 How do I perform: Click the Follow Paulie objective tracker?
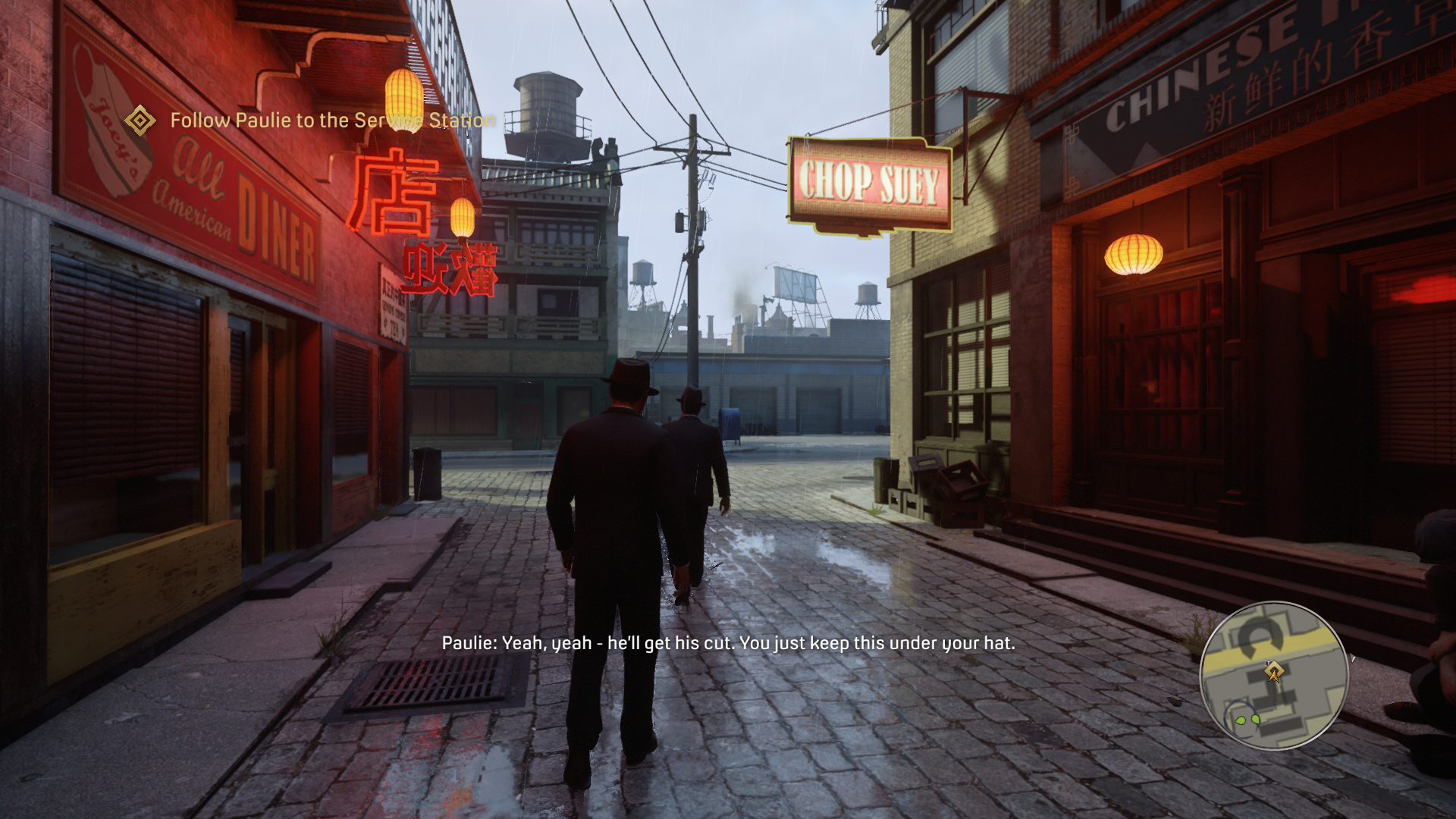pyautogui.click(x=332, y=121)
